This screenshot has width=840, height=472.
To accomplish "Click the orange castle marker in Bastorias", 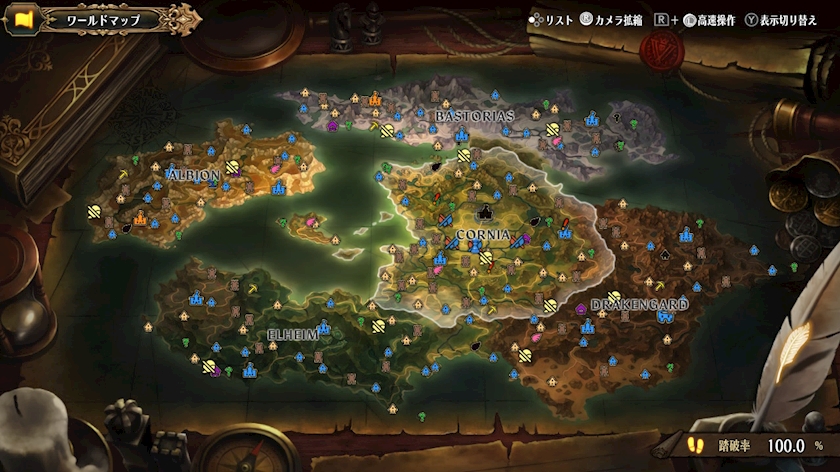I will [376, 99].
